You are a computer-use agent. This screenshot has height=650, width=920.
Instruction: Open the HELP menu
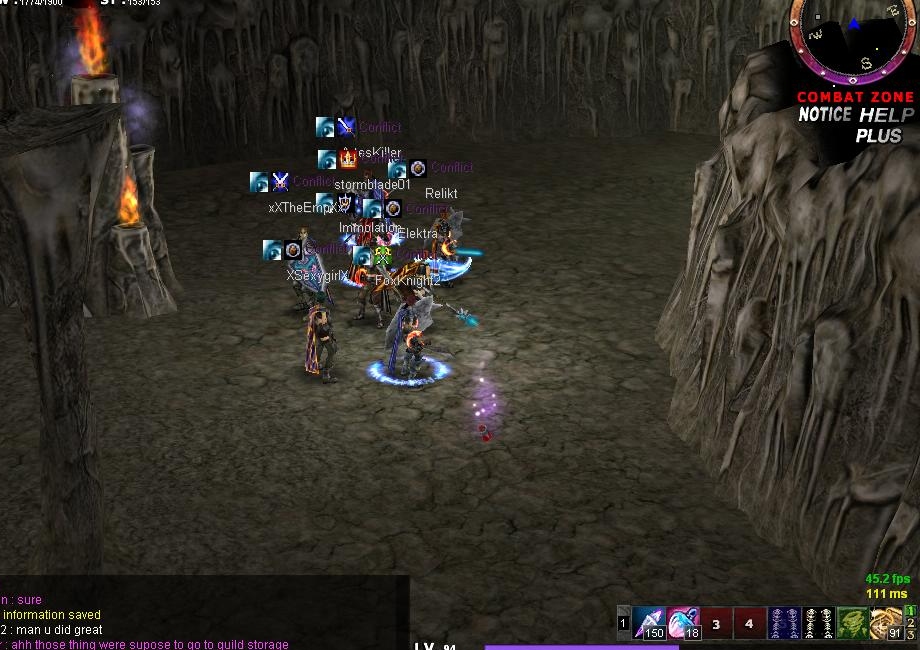[888, 115]
